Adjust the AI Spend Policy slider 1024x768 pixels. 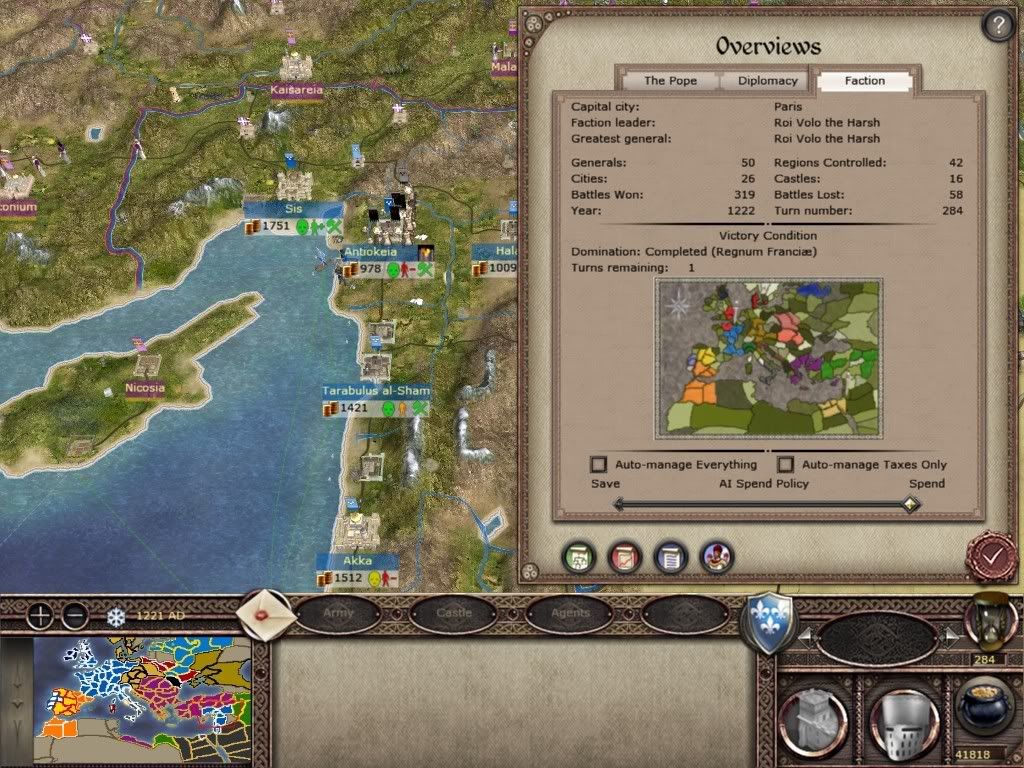click(909, 505)
